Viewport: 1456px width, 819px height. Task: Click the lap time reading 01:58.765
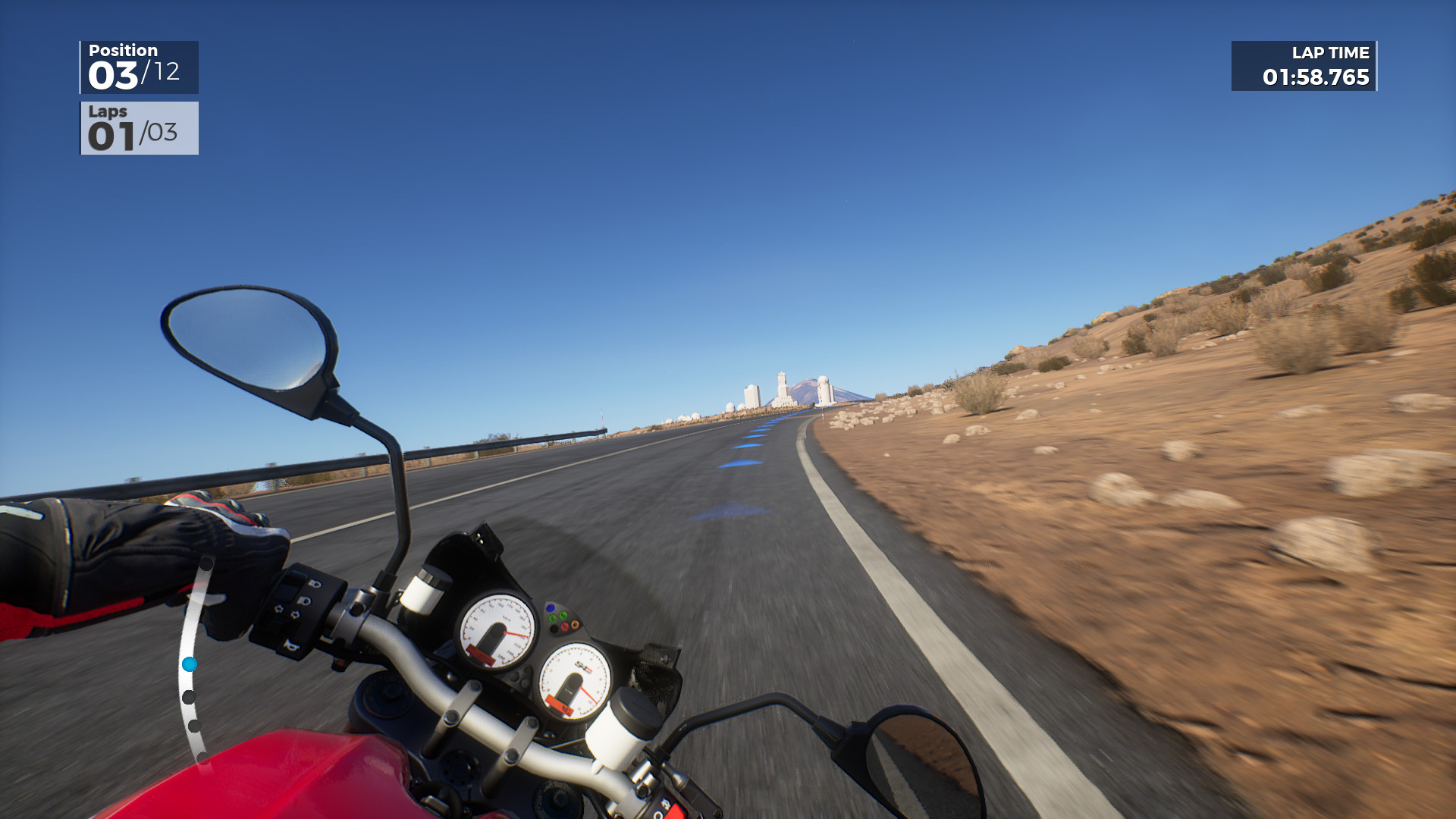tap(1315, 77)
